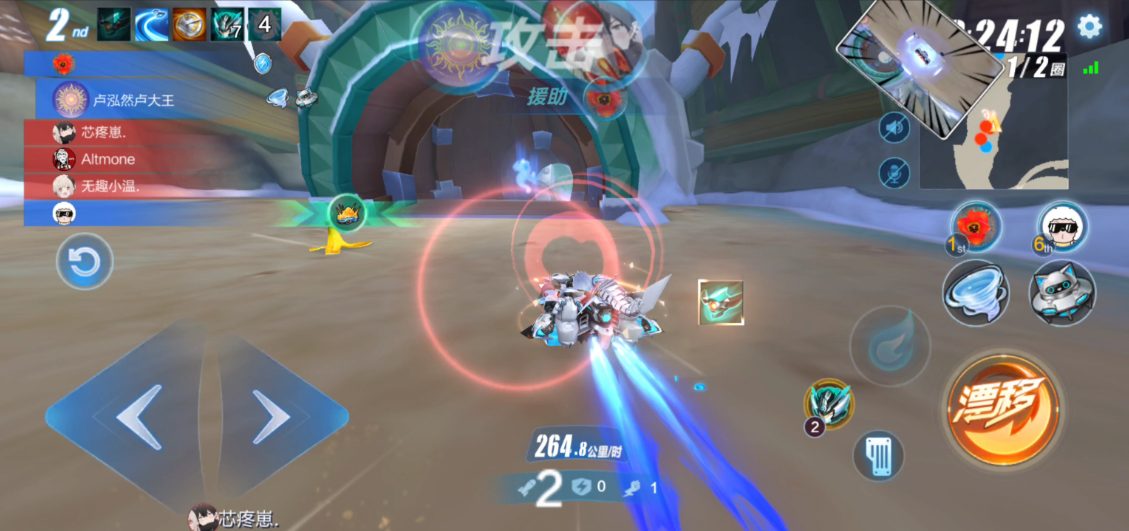Trigger the masked character skill icon

click(829, 404)
